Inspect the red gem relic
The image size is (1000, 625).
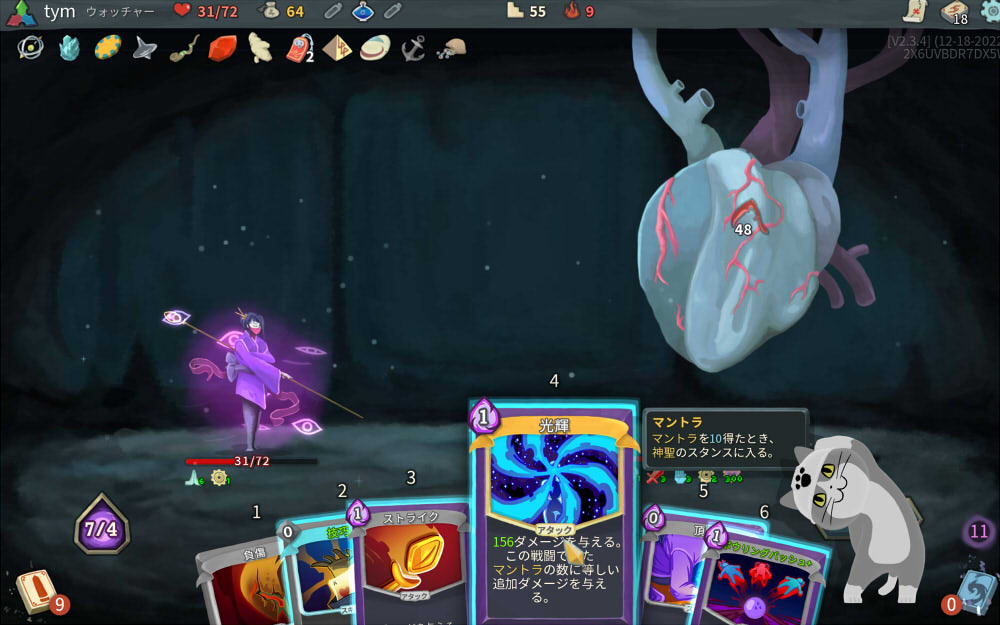(222, 48)
